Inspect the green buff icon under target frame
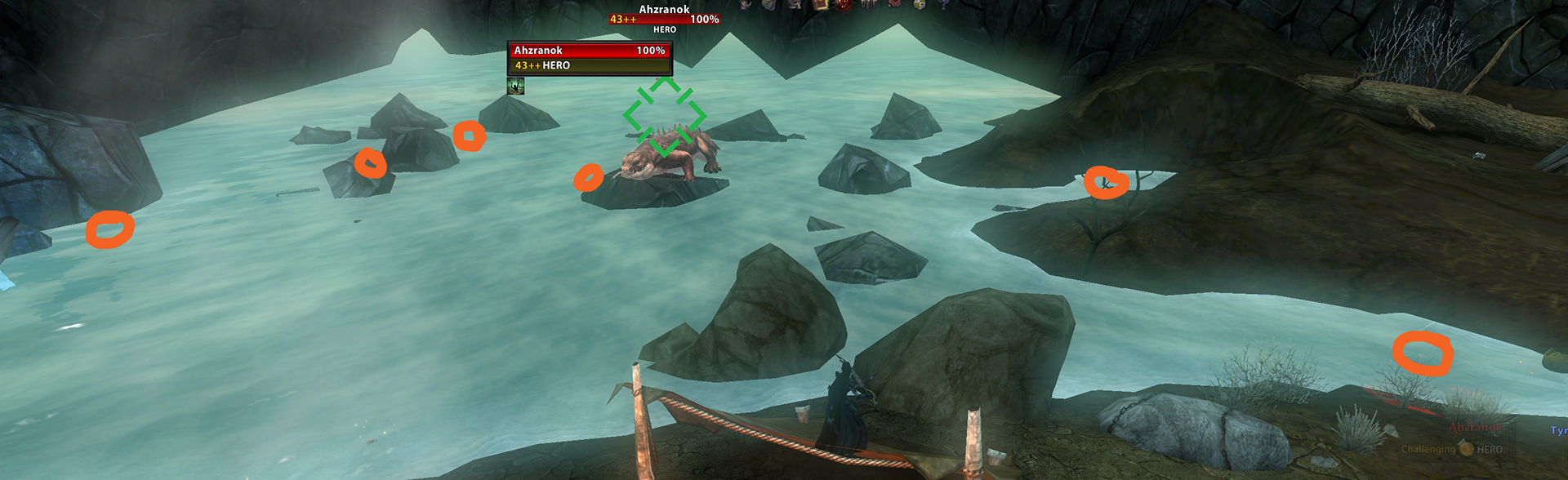Image resolution: width=1568 pixels, height=480 pixels. (515, 86)
